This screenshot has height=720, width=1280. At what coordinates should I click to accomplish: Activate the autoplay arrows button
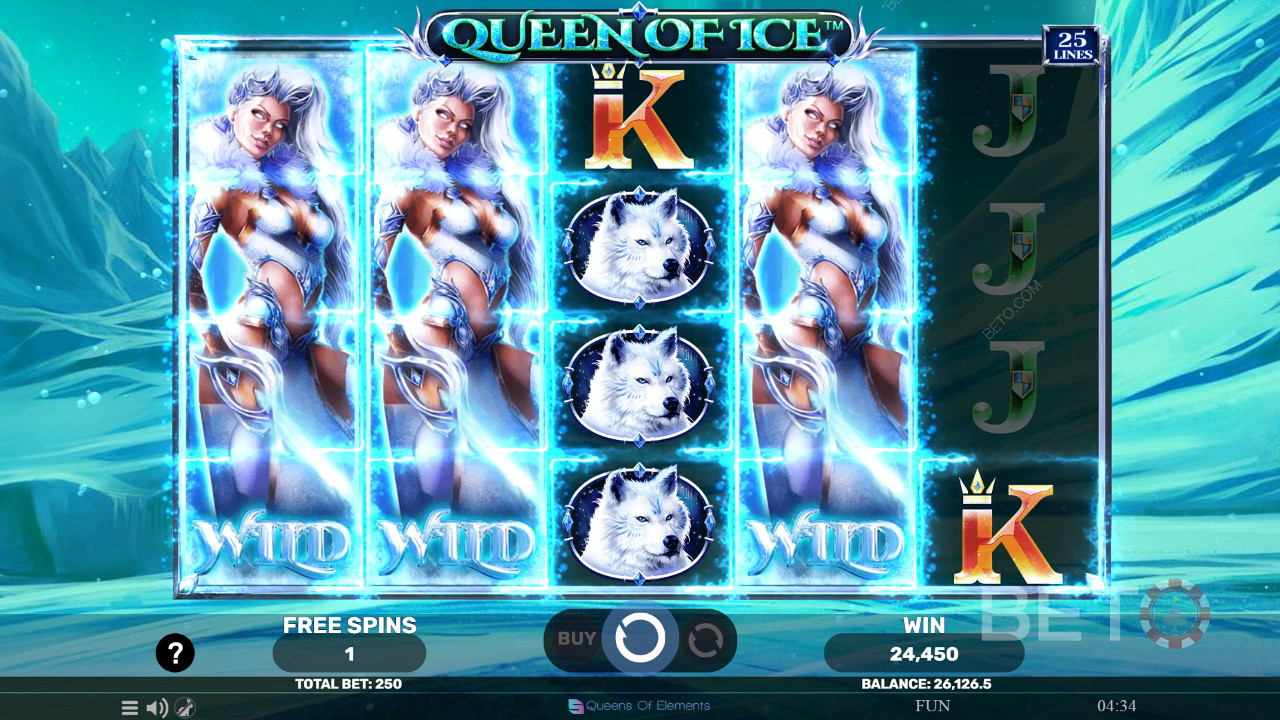coord(705,639)
